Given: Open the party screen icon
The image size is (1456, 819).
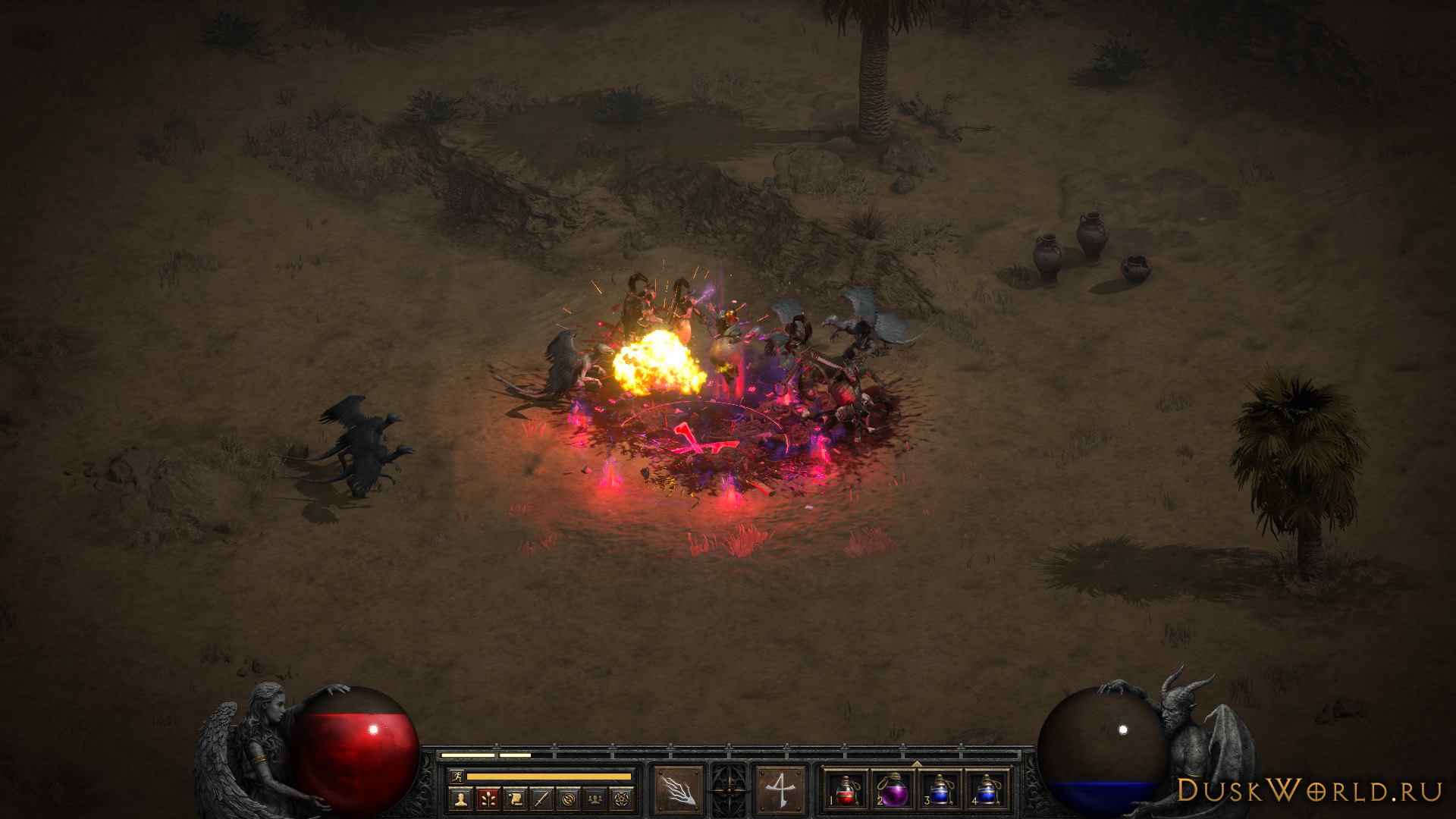Looking at the screenshot, I should 595,799.
